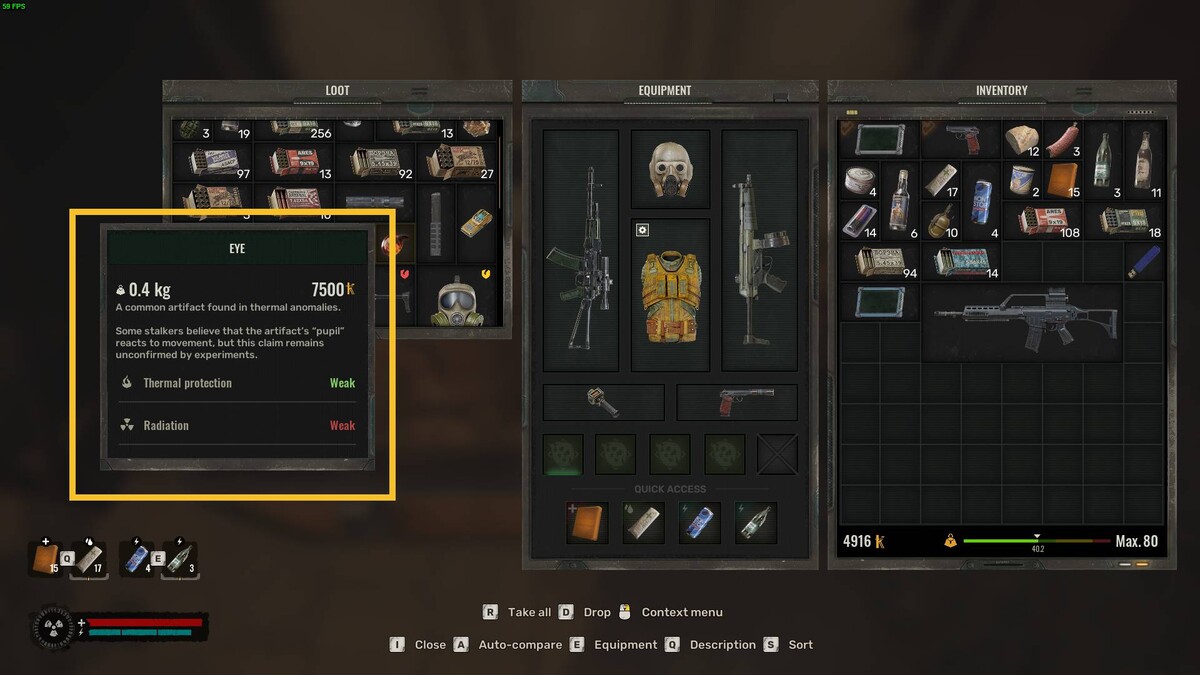This screenshot has height=675, width=1200.
Task: Select the equipped gas mask helmet slot
Action: coord(670,169)
